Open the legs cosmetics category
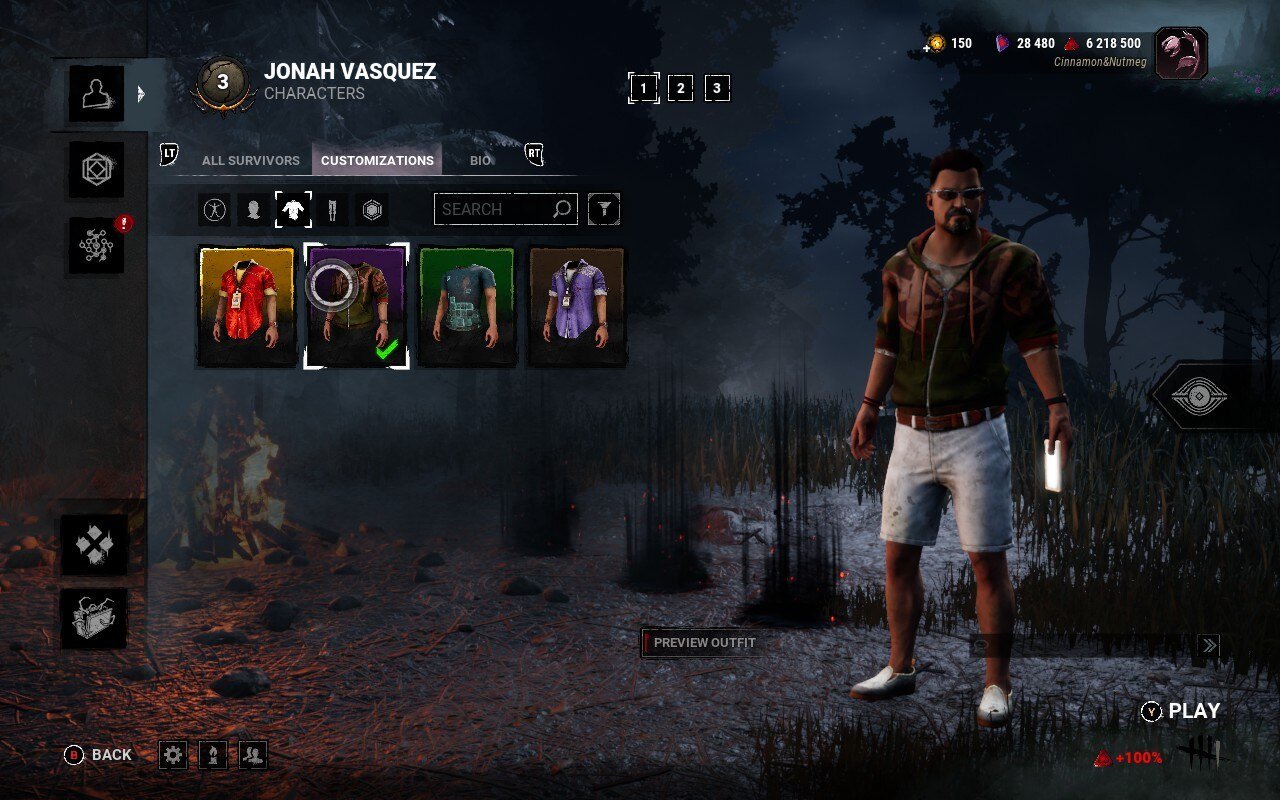 click(x=332, y=210)
